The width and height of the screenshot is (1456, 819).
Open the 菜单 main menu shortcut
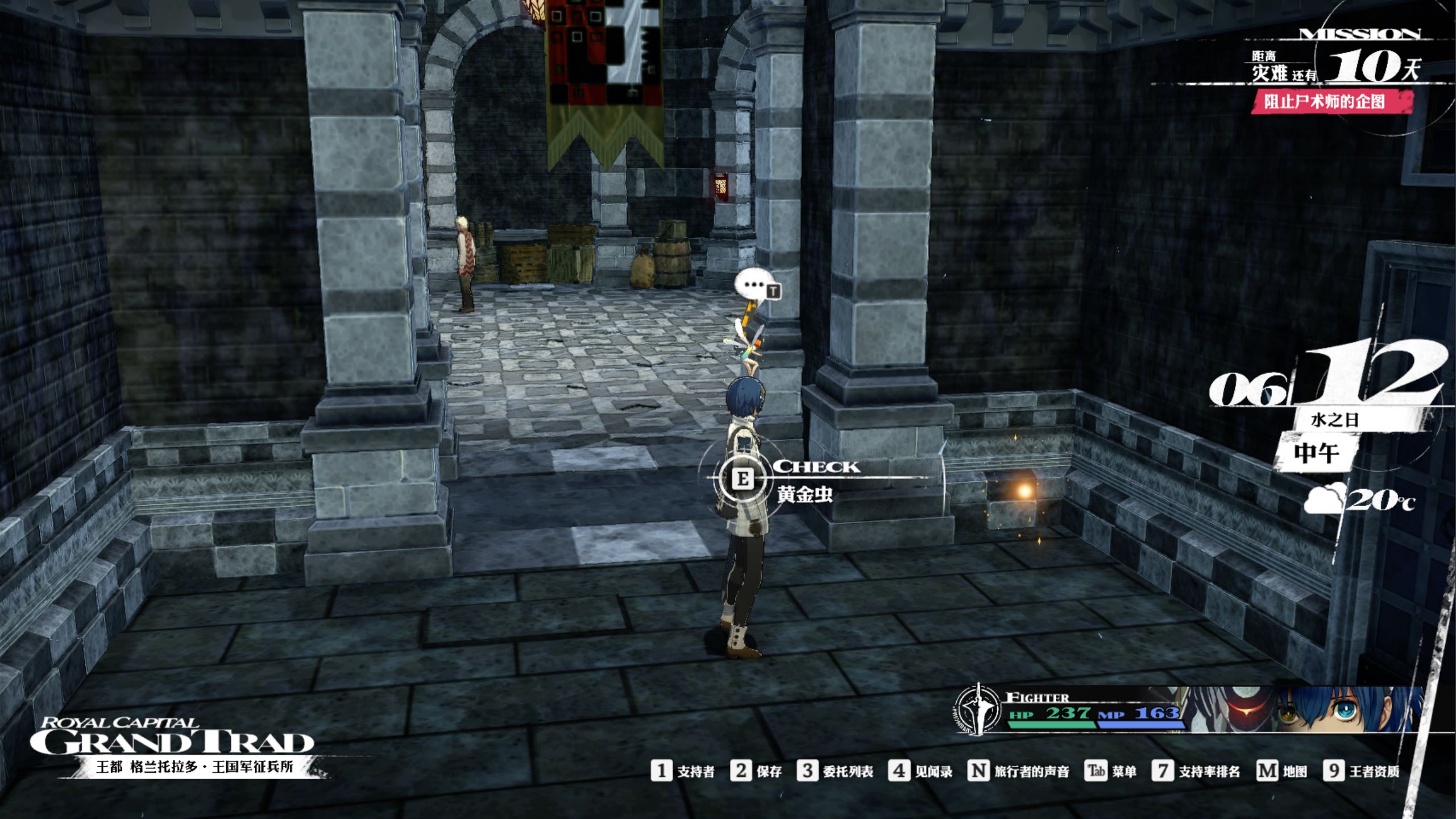[1110, 771]
